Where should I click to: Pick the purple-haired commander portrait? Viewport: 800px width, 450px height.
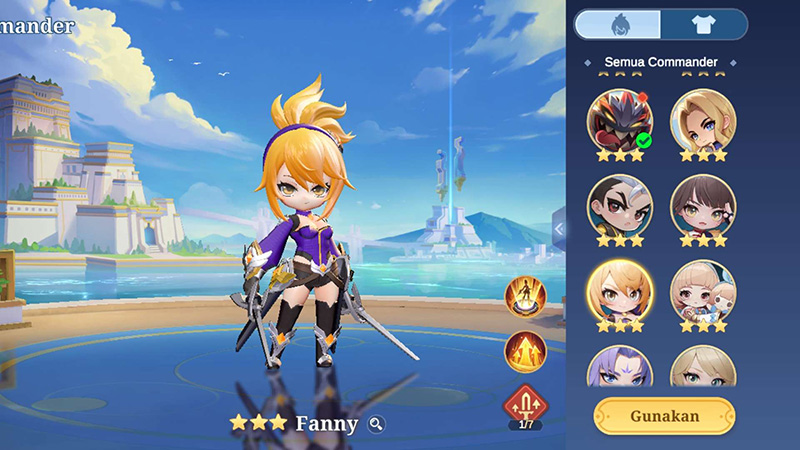pyautogui.click(x=619, y=367)
